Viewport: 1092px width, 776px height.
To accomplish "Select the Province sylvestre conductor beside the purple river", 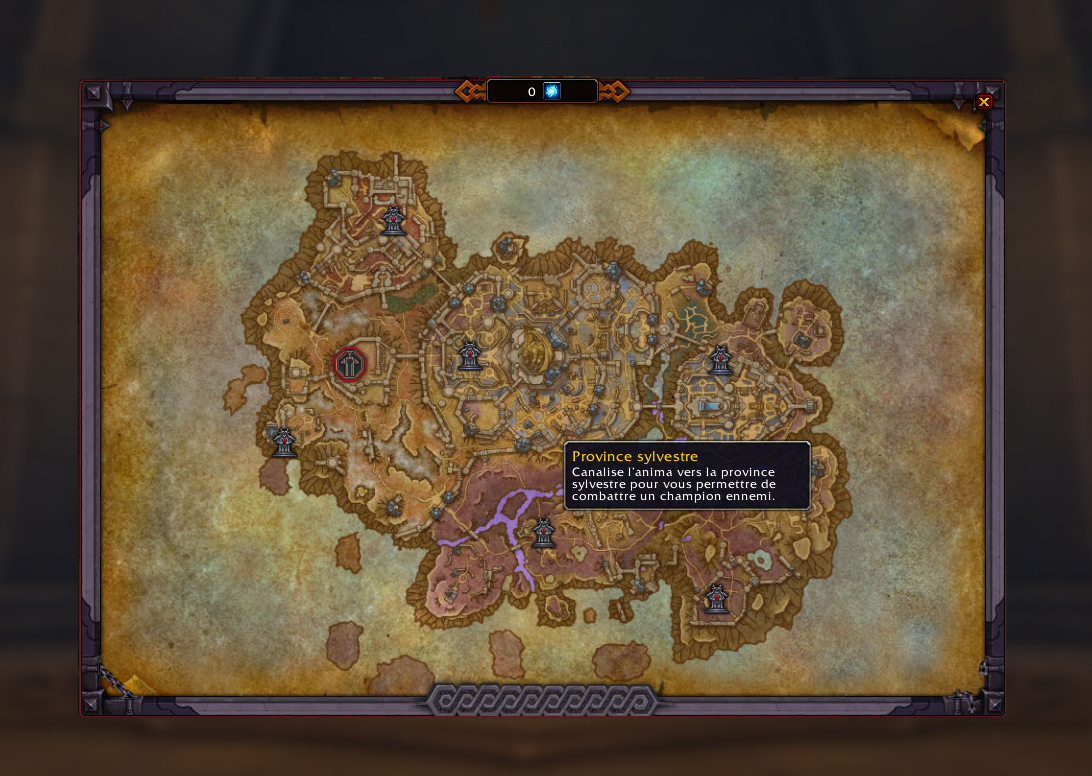I will click(543, 533).
